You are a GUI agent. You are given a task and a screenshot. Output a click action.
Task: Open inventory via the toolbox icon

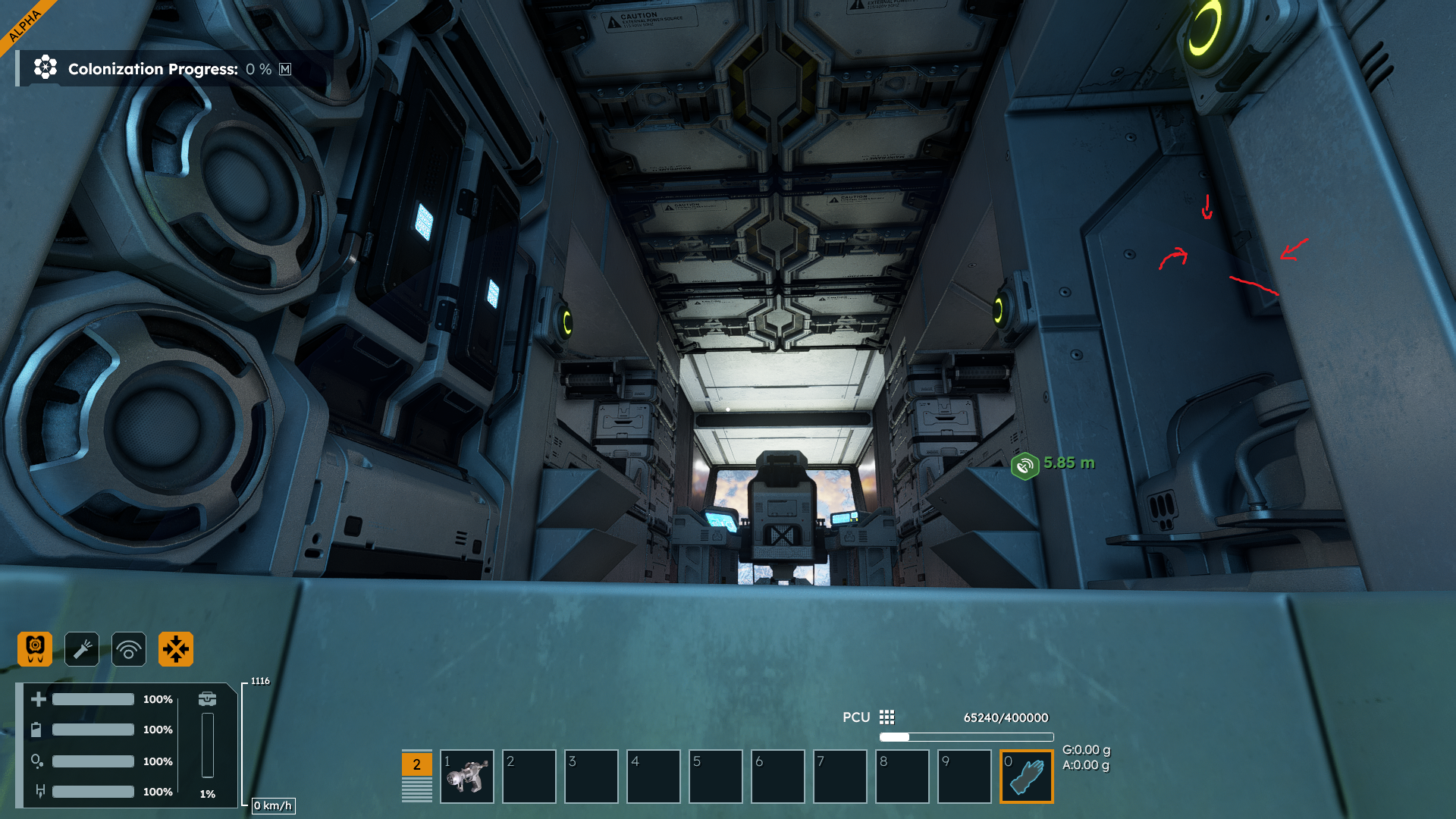[207, 698]
